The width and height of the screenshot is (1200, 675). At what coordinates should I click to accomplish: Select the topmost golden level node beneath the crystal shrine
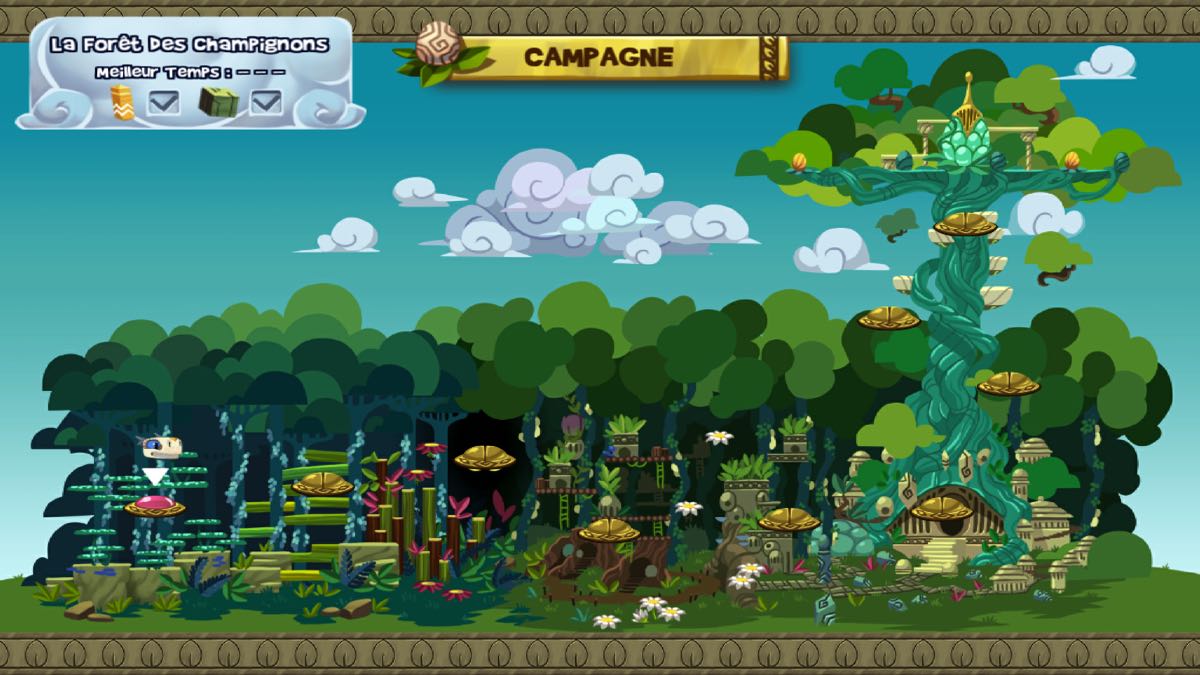pos(965,224)
